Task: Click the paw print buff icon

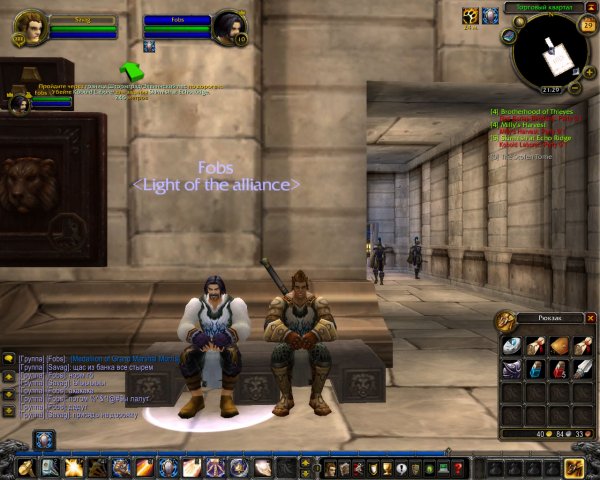Action: coord(471,15)
